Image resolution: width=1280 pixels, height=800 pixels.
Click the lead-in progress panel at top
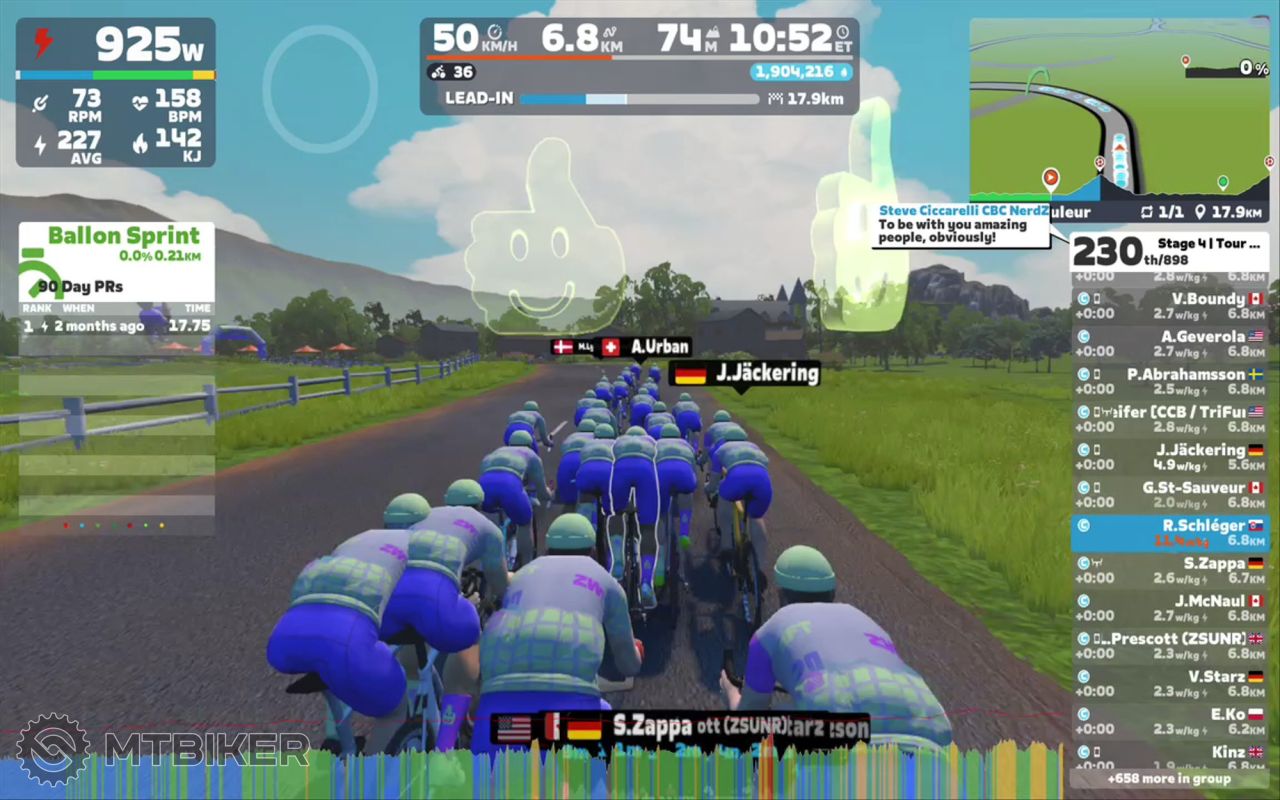coord(639,65)
